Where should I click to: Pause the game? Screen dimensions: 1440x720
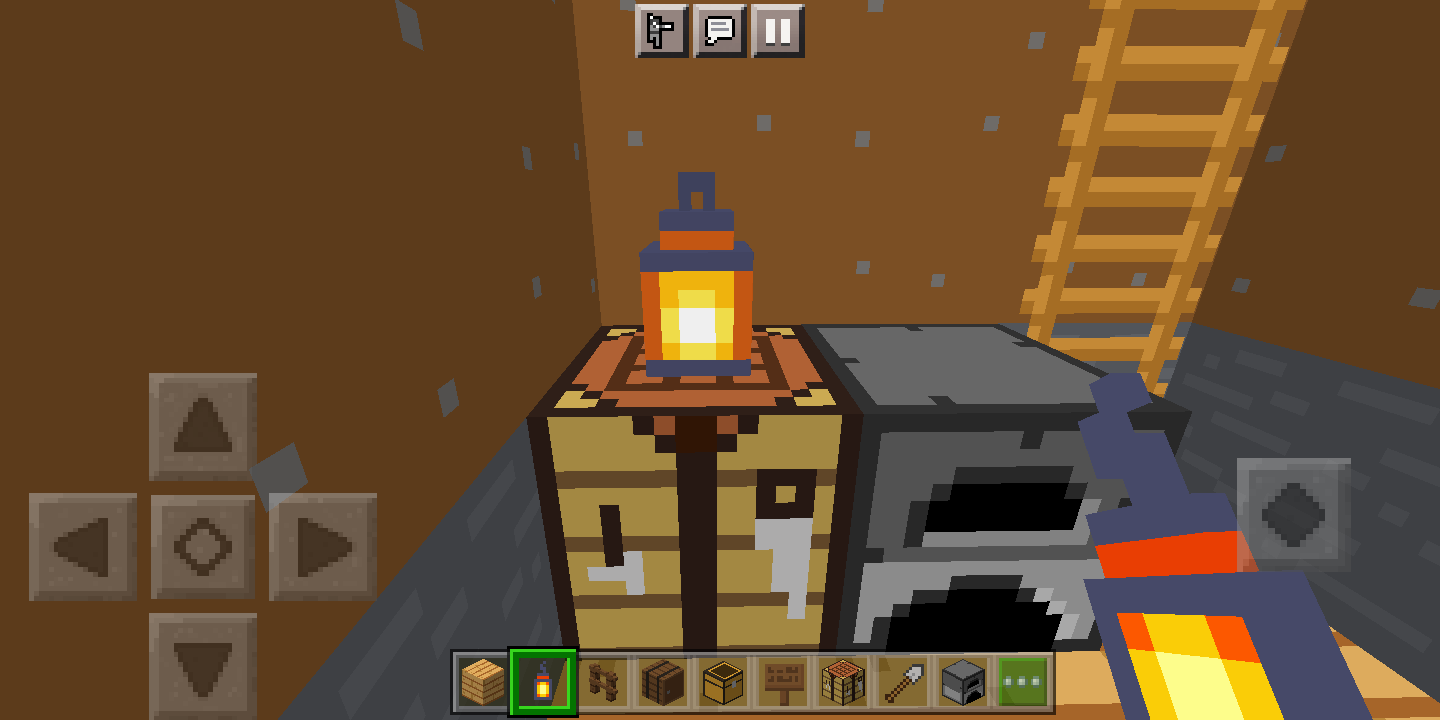[777, 30]
